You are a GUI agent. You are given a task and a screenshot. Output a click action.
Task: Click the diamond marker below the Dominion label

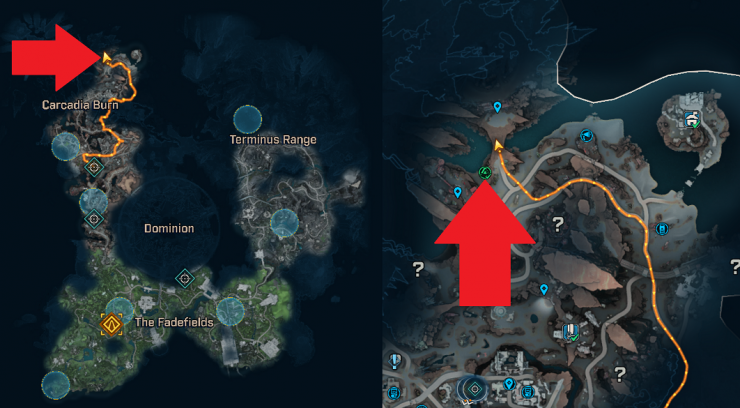pos(184,277)
